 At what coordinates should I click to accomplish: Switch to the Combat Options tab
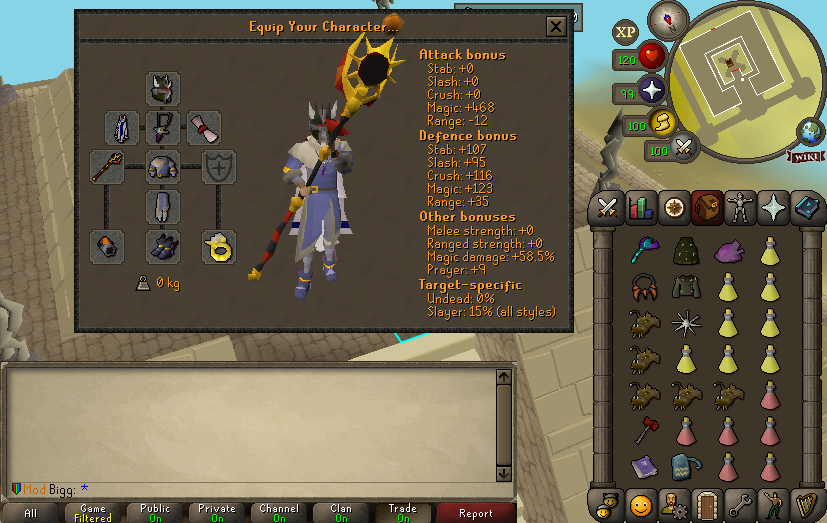[606, 208]
